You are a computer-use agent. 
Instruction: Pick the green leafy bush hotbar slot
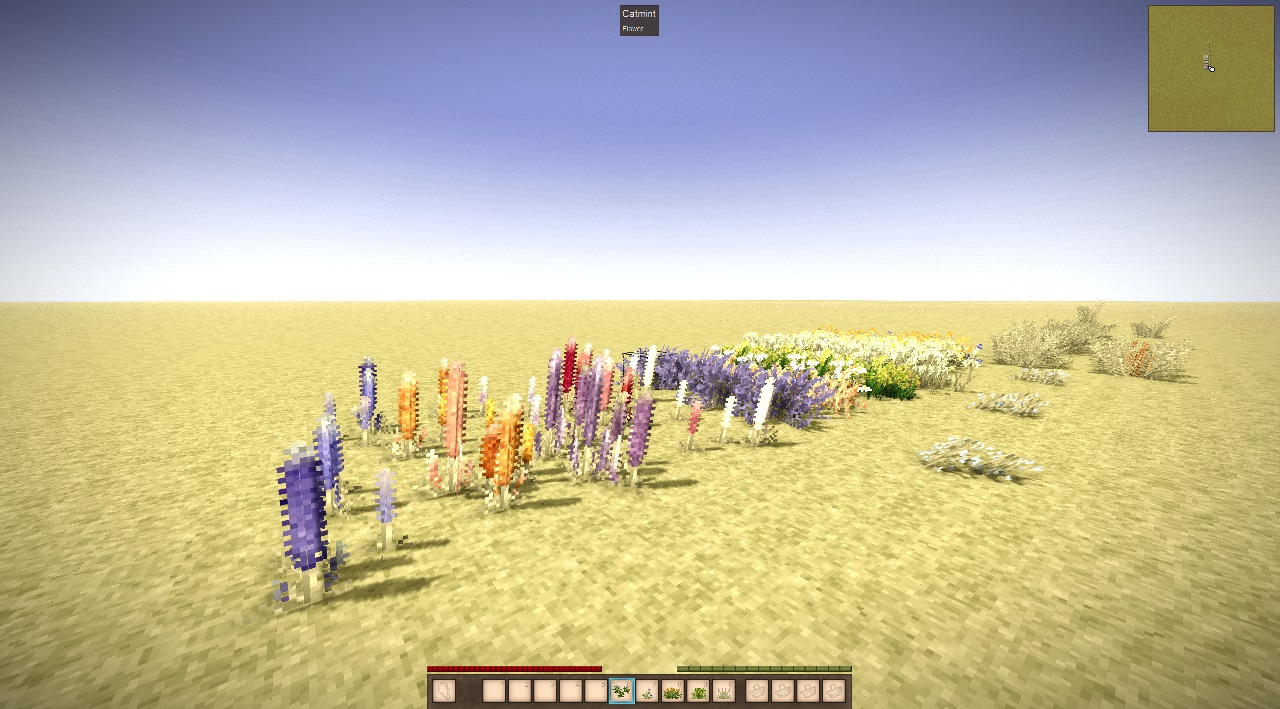click(x=698, y=691)
